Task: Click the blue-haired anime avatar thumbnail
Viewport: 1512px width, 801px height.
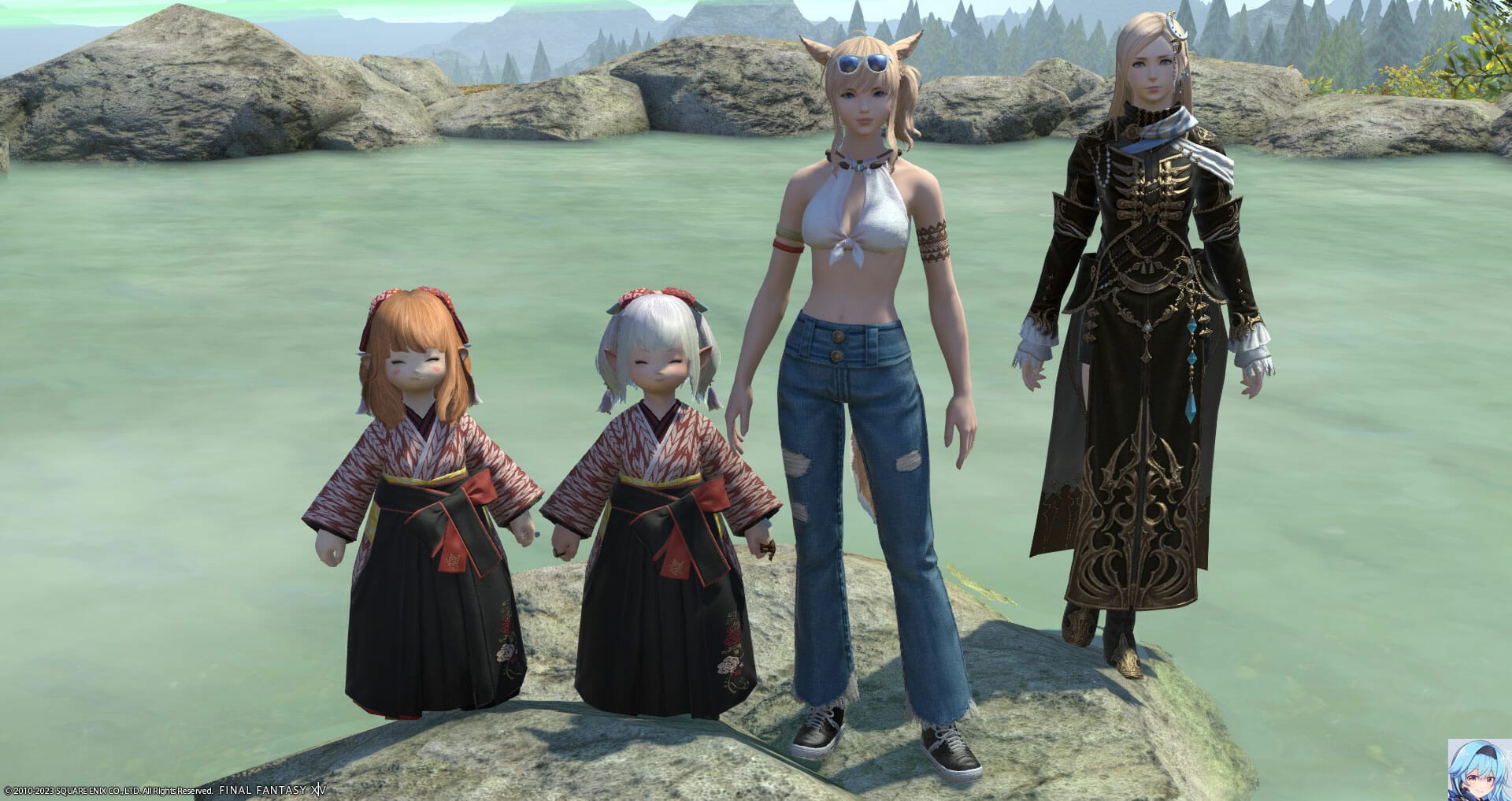Action: click(x=1477, y=771)
